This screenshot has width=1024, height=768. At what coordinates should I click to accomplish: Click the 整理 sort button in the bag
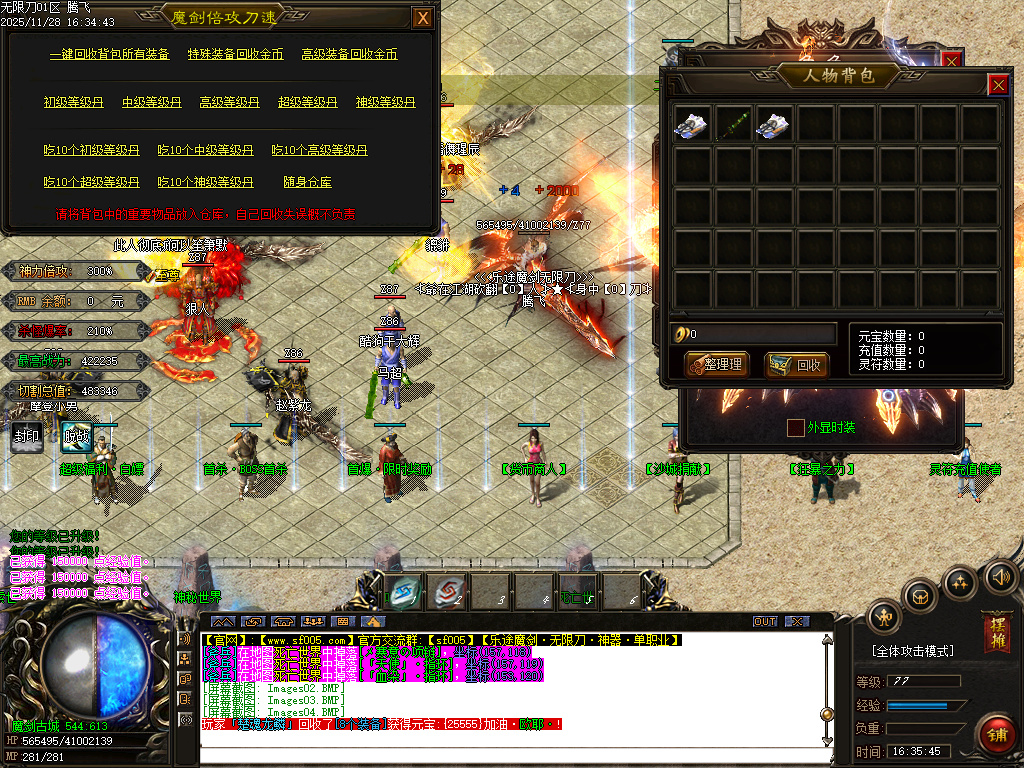click(x=717, y=365)
